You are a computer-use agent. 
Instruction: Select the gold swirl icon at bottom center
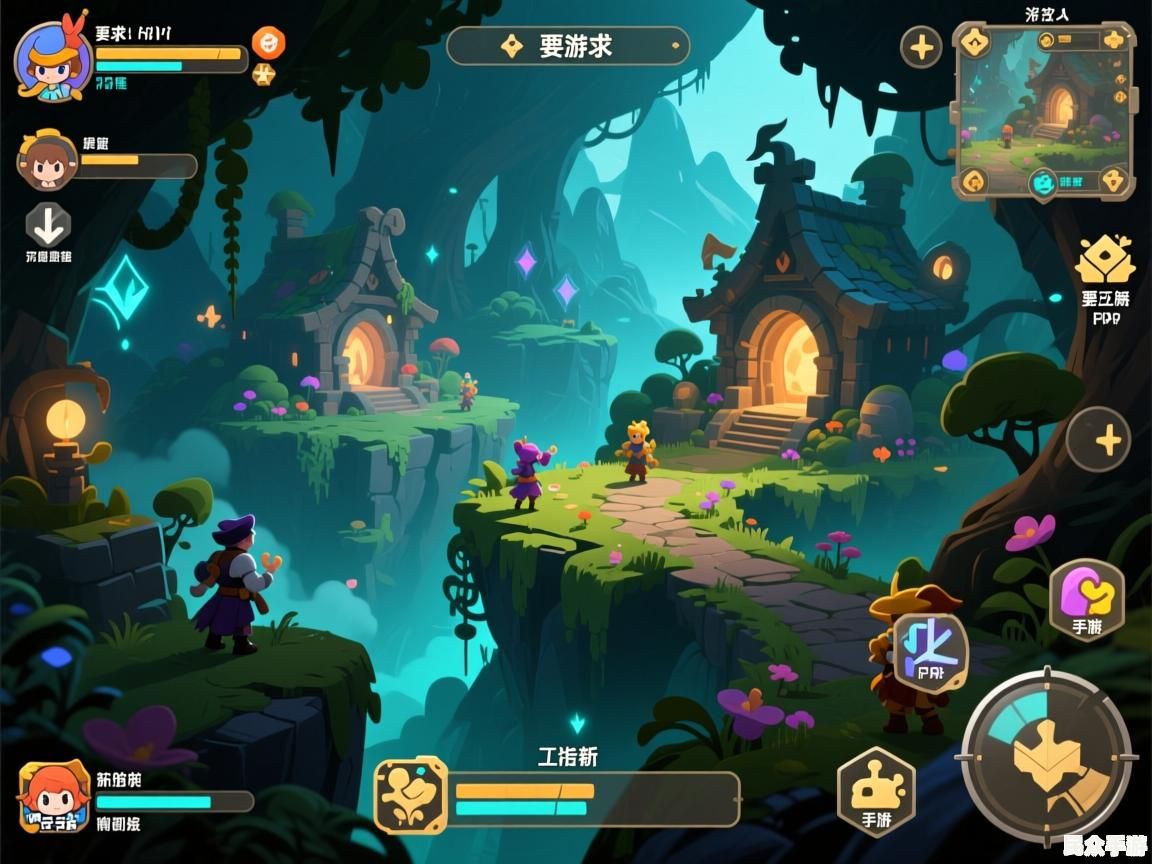pyautogui.click(x=410, y=795)
